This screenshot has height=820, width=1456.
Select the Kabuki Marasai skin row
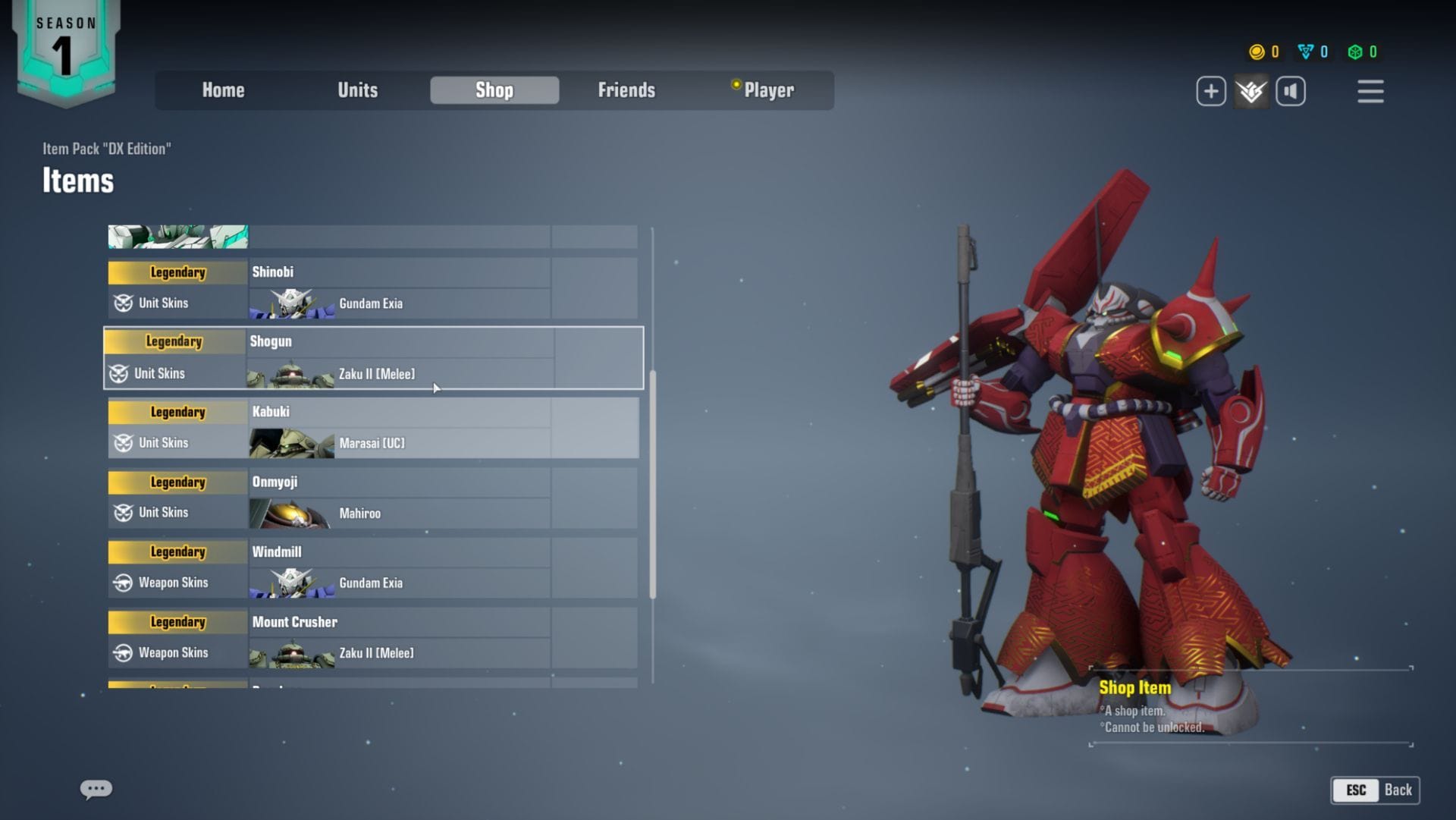(x=372, y=428)
